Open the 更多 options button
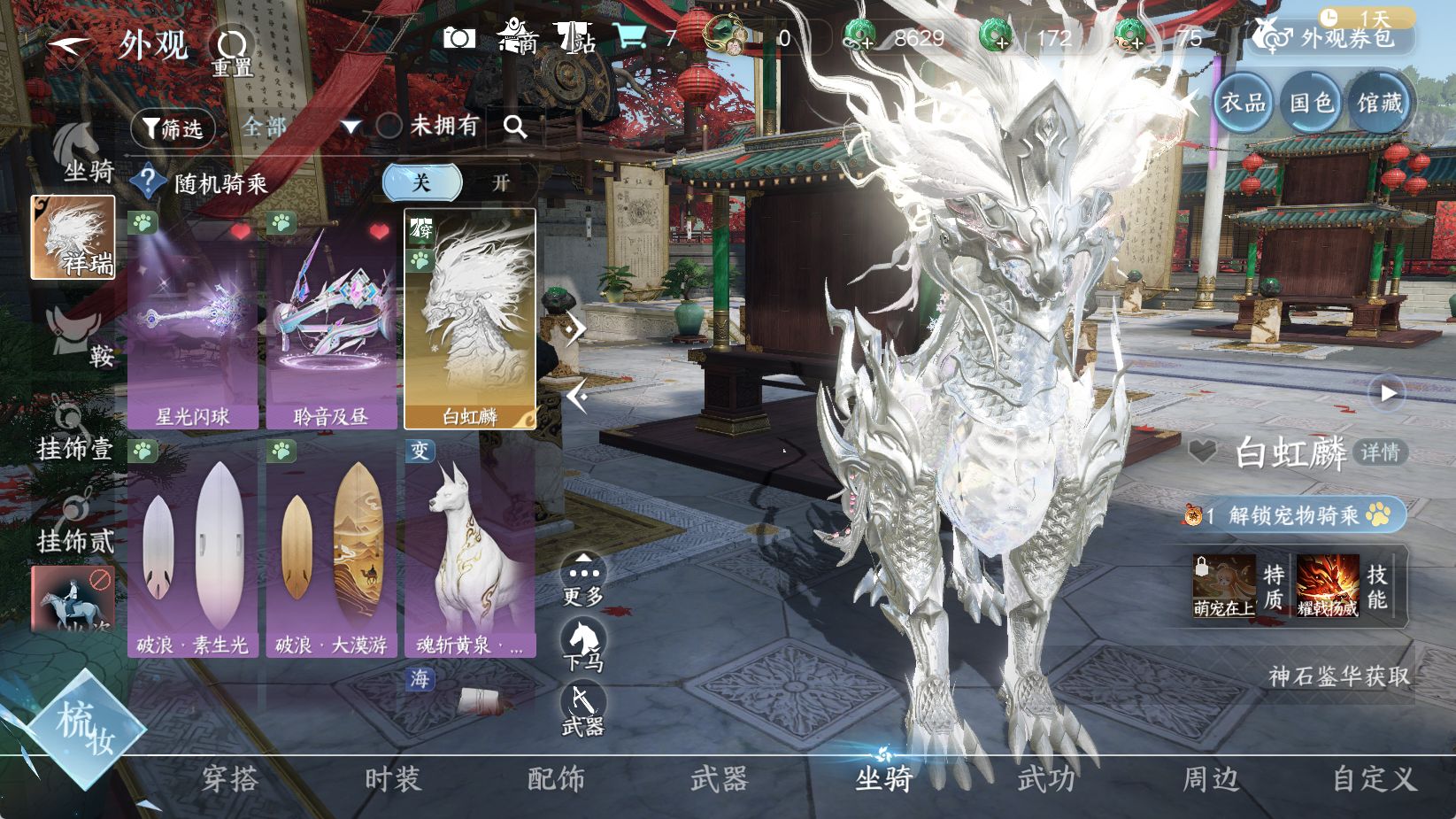 [583, 581]
